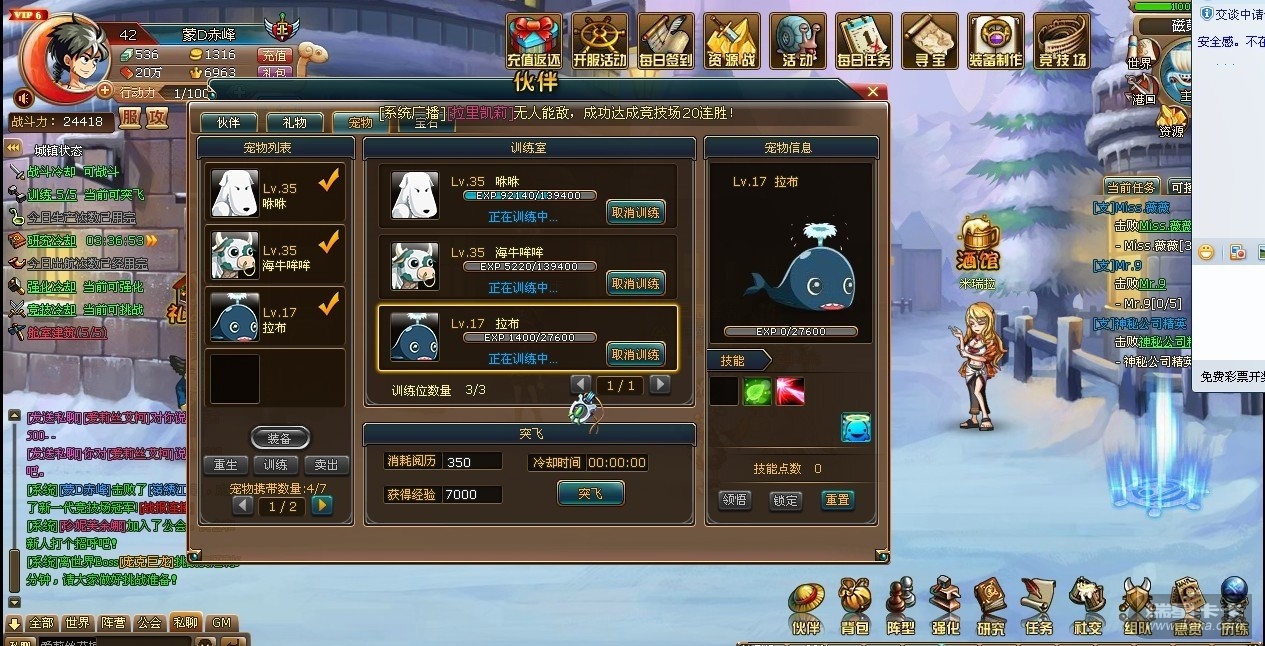The image size is (1265, 646).
Task: Click the 突飞 boost button
Action: [x=590, y=493]
